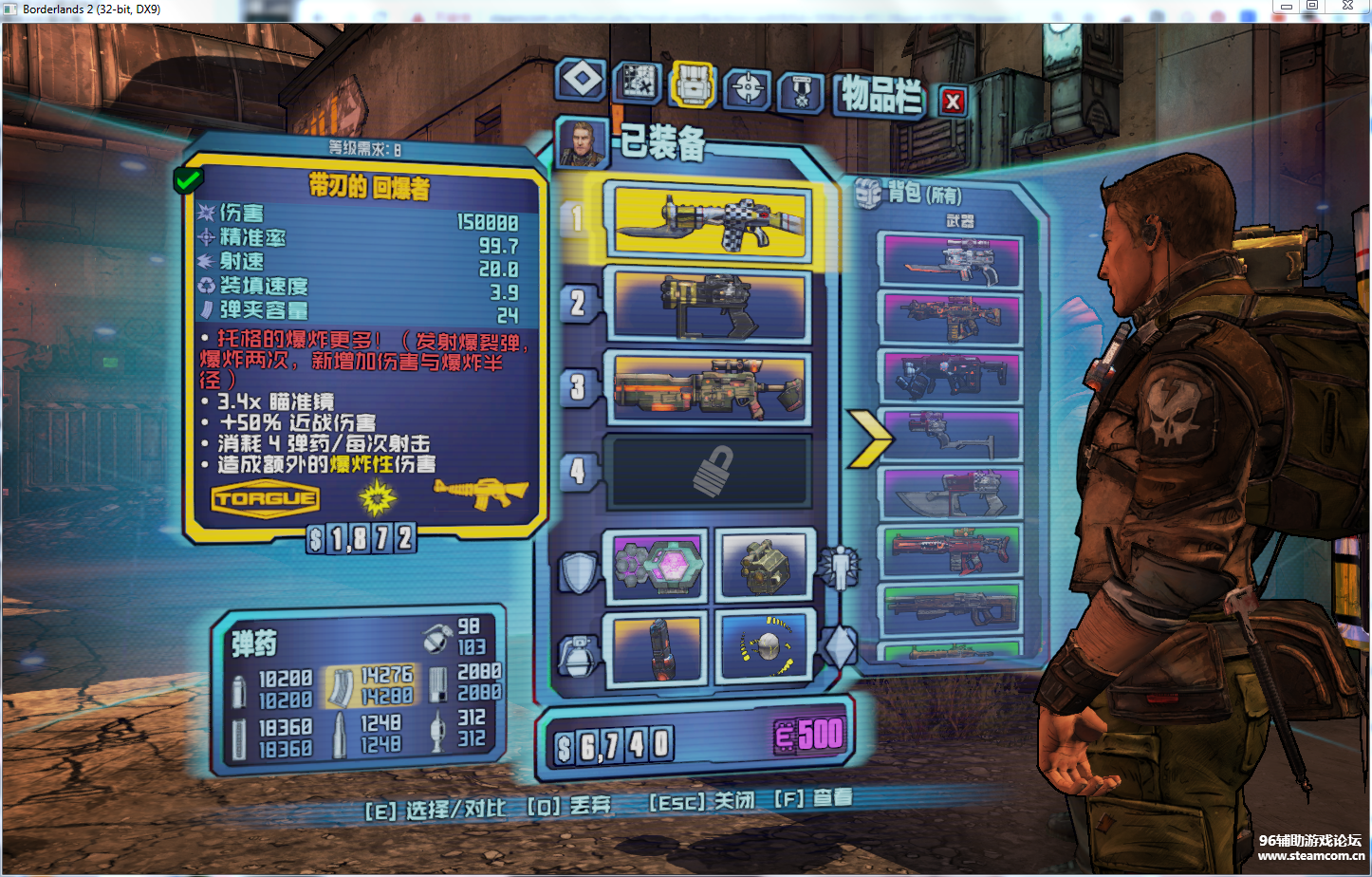The height and width of the screenshot is (877, 1372).
Task: Show the Badass Rank medal tab
Action: click(x=802, y=93)
